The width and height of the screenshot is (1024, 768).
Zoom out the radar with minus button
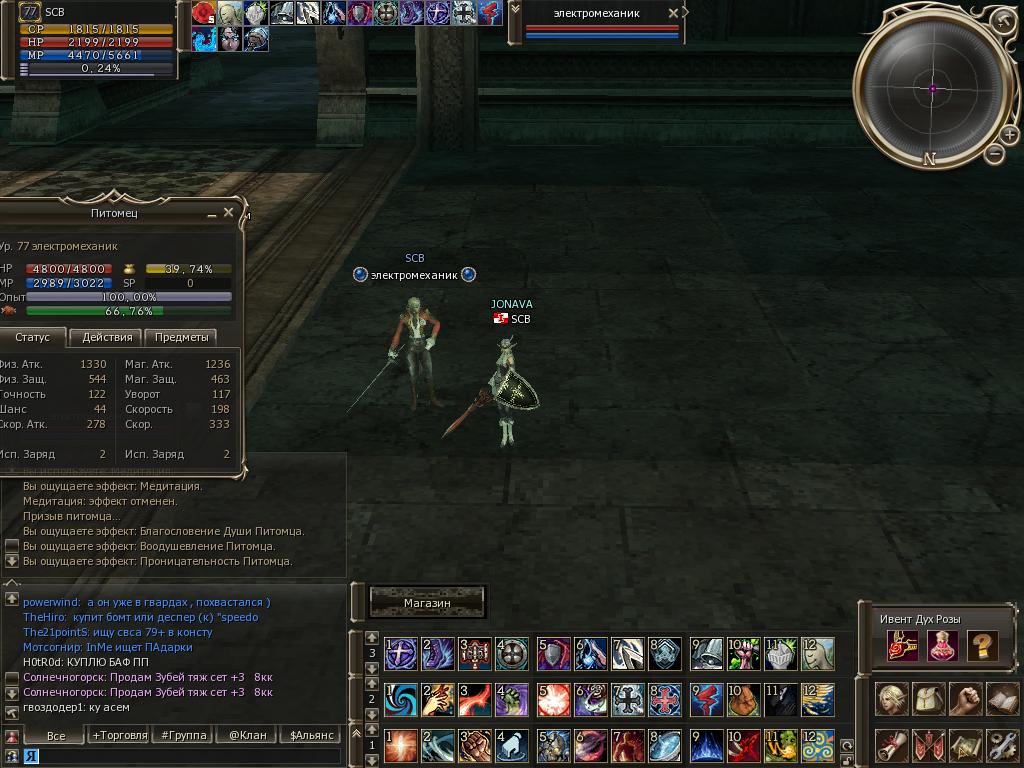click(994, 154)
